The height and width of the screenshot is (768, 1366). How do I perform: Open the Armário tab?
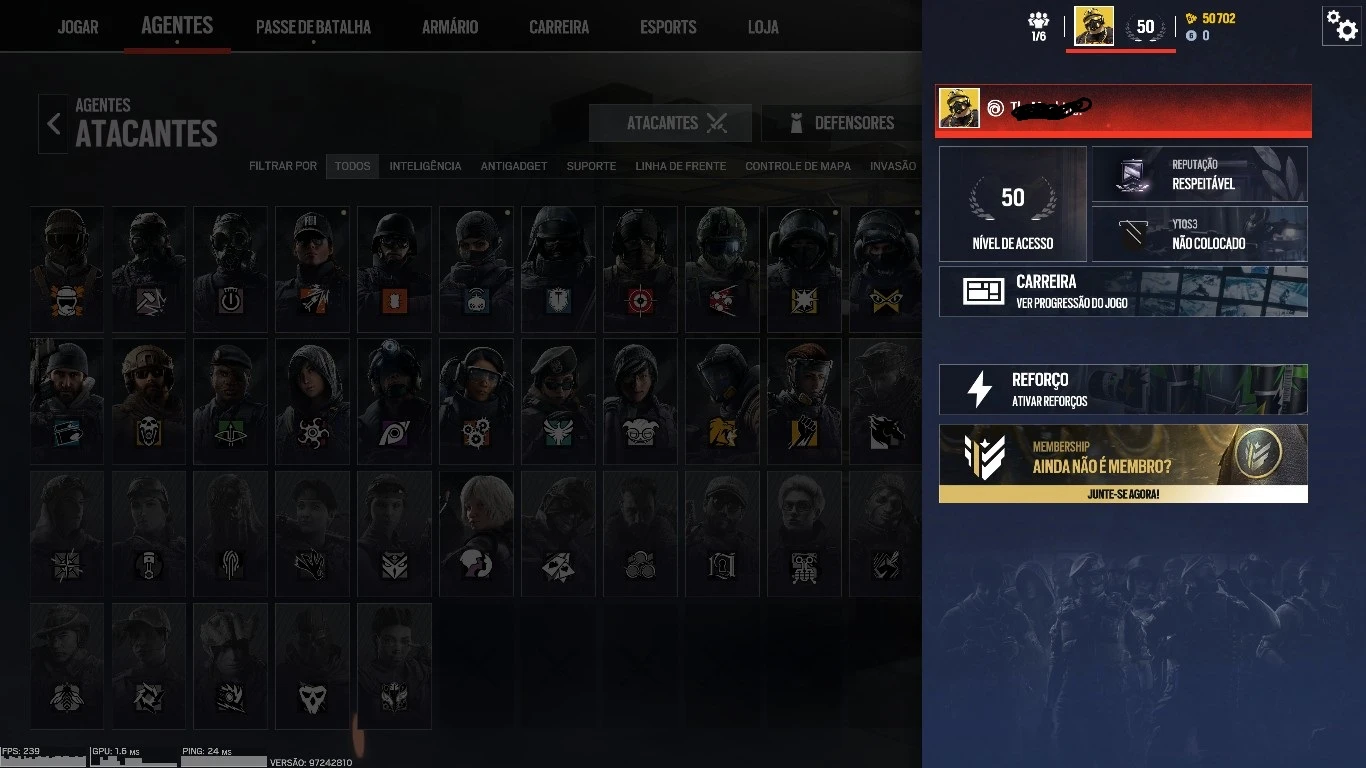(x=450, y=27)
